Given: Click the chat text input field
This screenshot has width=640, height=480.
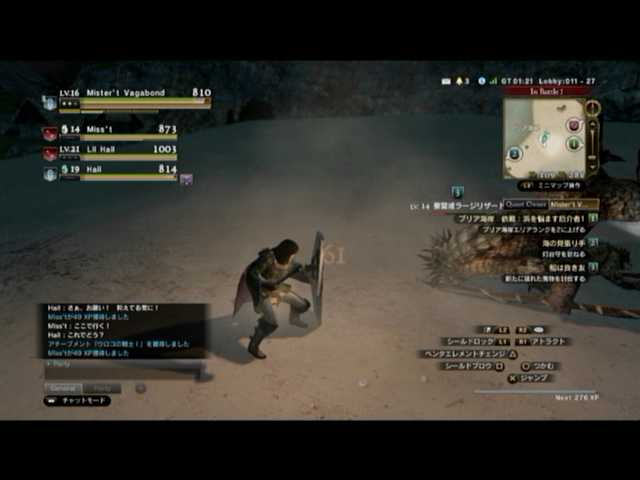Looking at the screenshot, I should point(120,372).
